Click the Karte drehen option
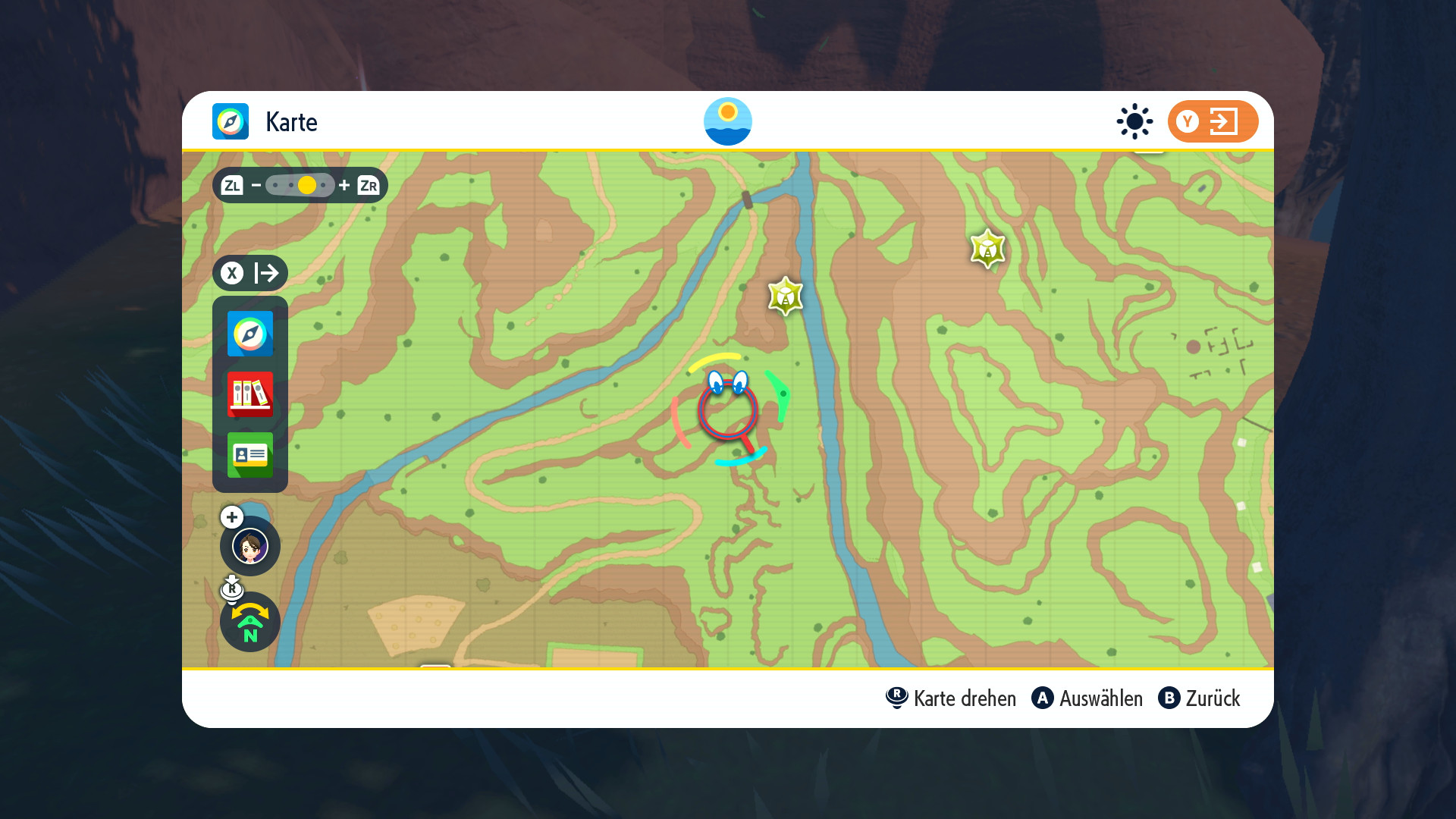This screenshot has height=819, width=1456. click(x=951, y=698)
